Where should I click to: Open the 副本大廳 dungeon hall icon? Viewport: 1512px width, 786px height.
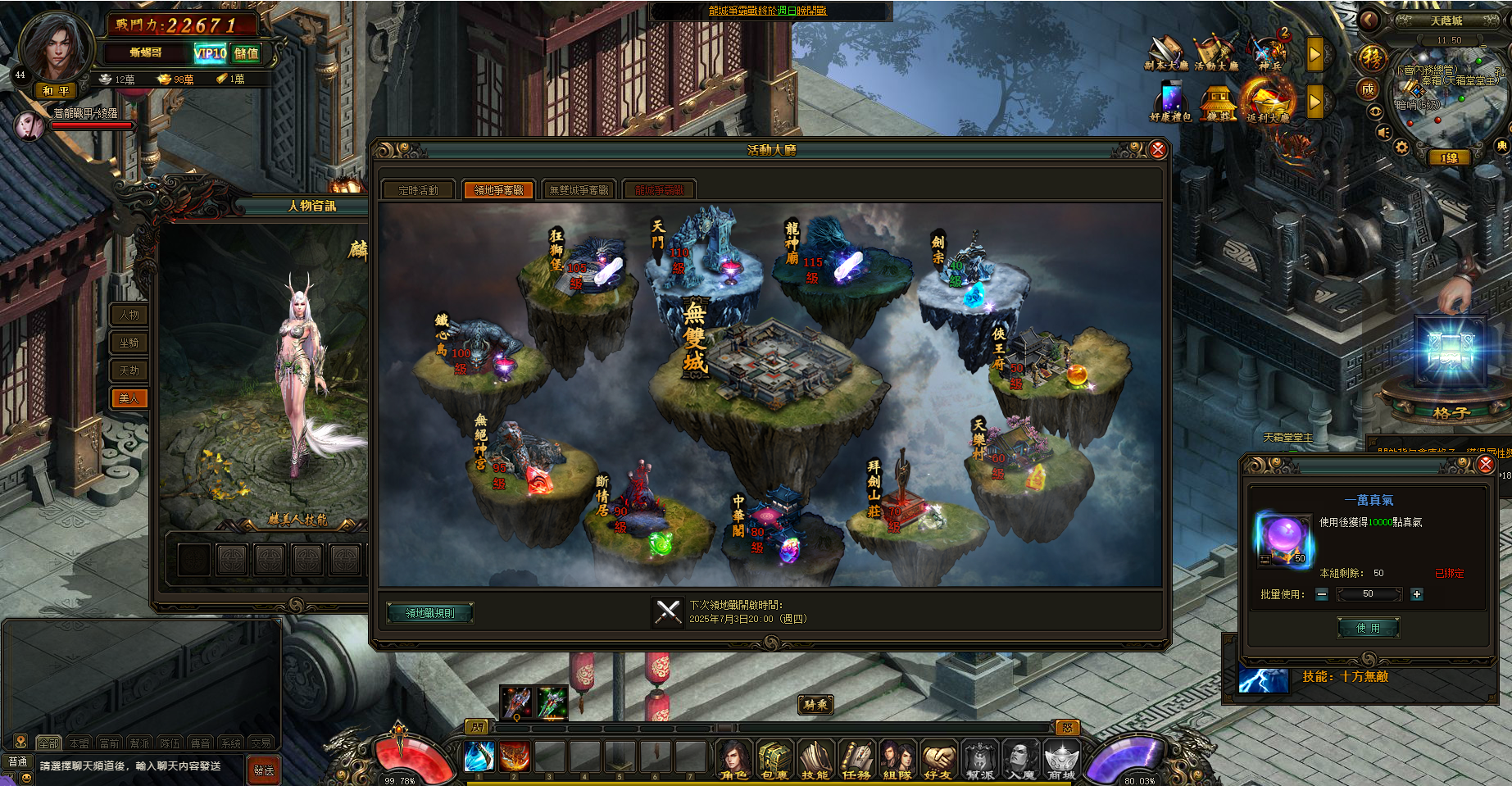1165,53
